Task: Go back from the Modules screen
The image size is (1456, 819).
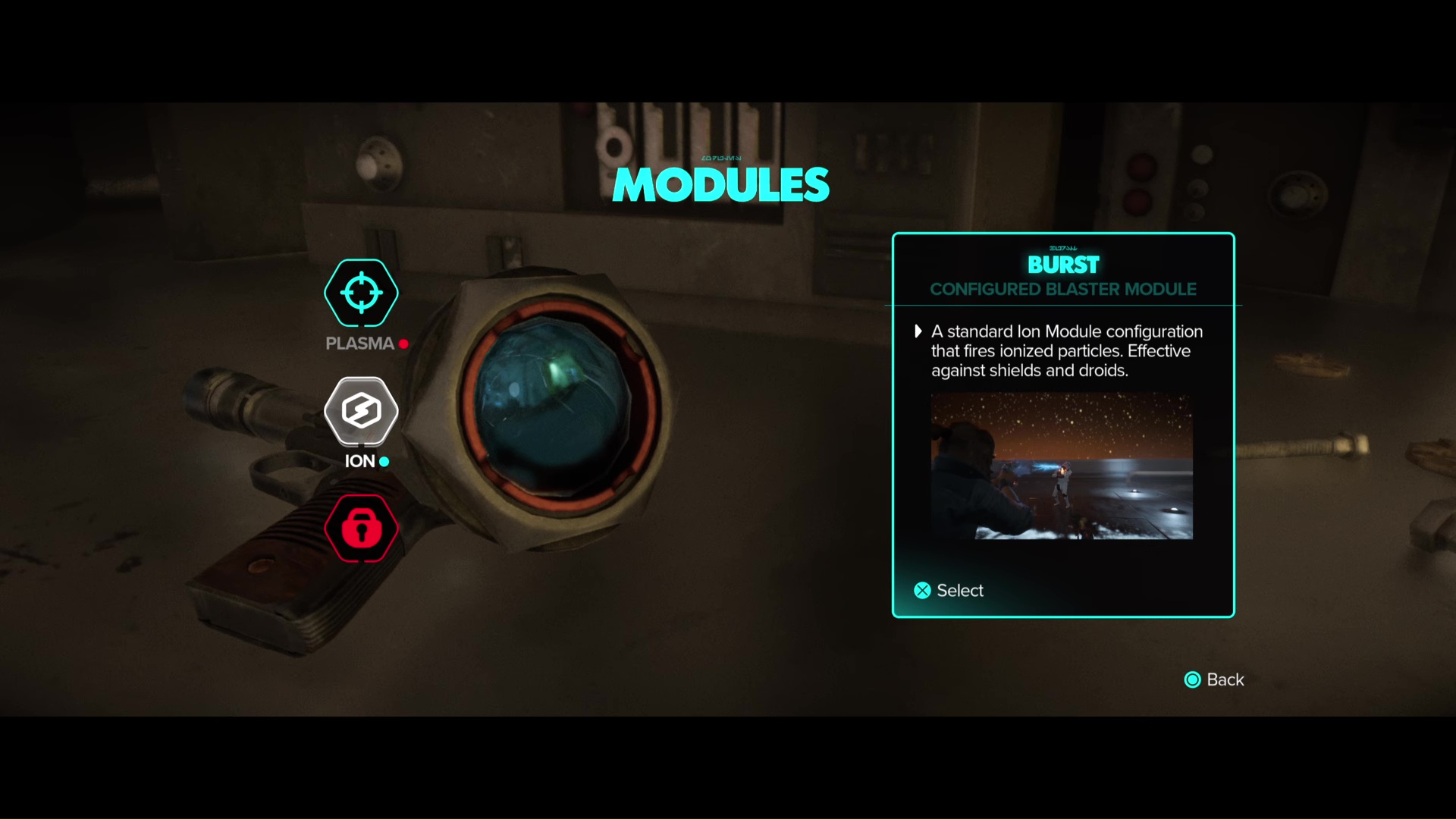Action: click(x=1214, y=679)
